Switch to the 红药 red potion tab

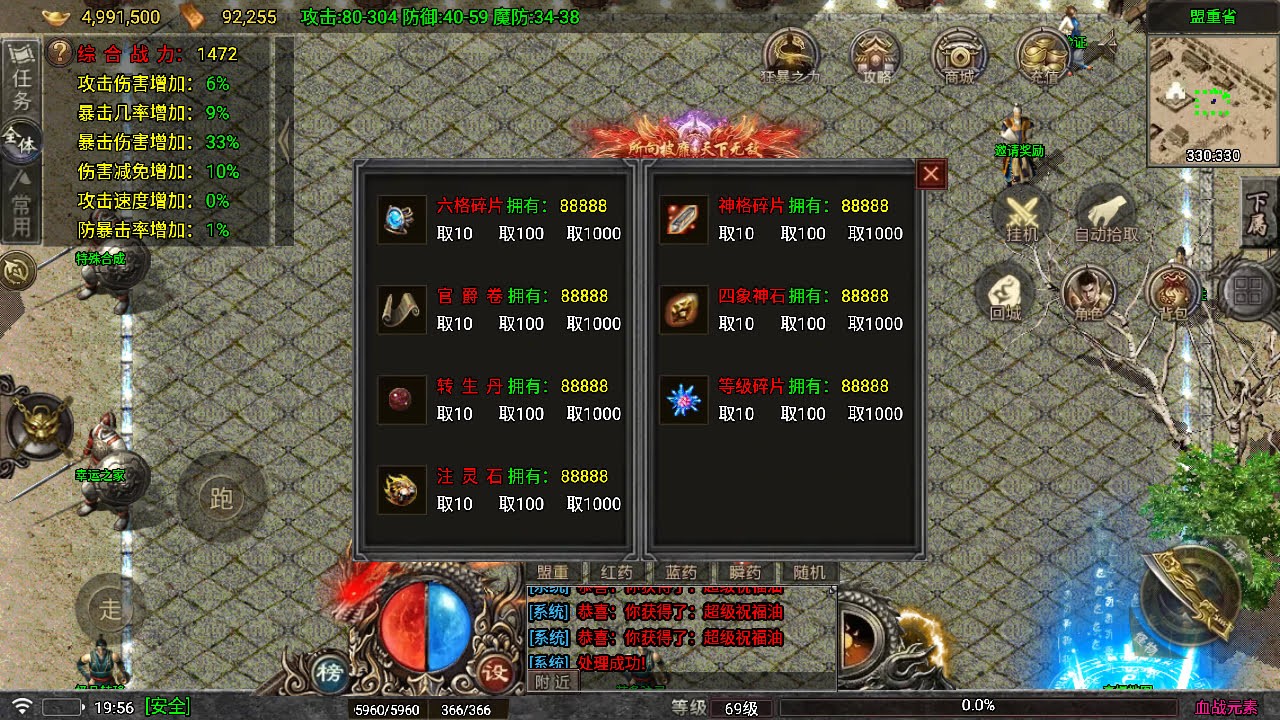click(x=617, y=573)
